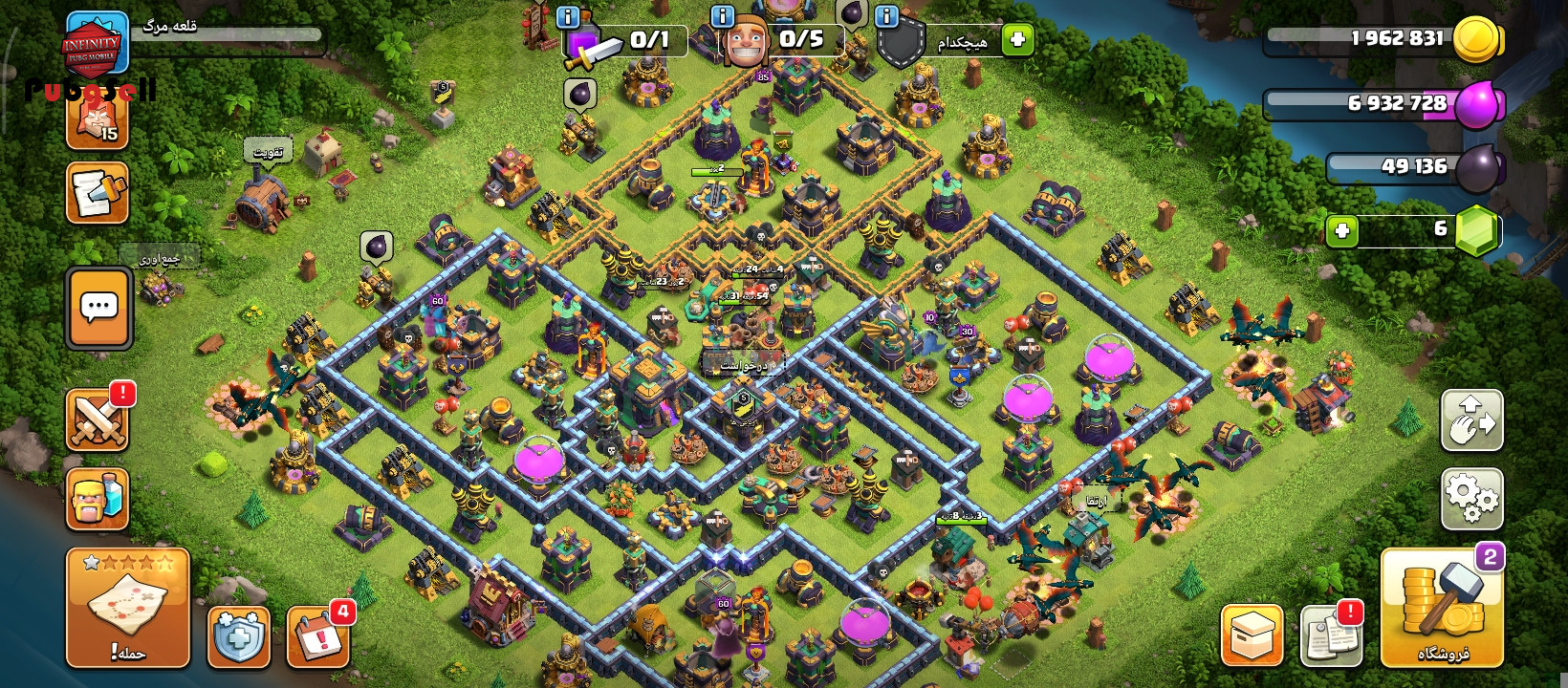Open the storage box button
This screenshot has width=1568, height=688.
pyautogui.click(x=1252, y=635)
